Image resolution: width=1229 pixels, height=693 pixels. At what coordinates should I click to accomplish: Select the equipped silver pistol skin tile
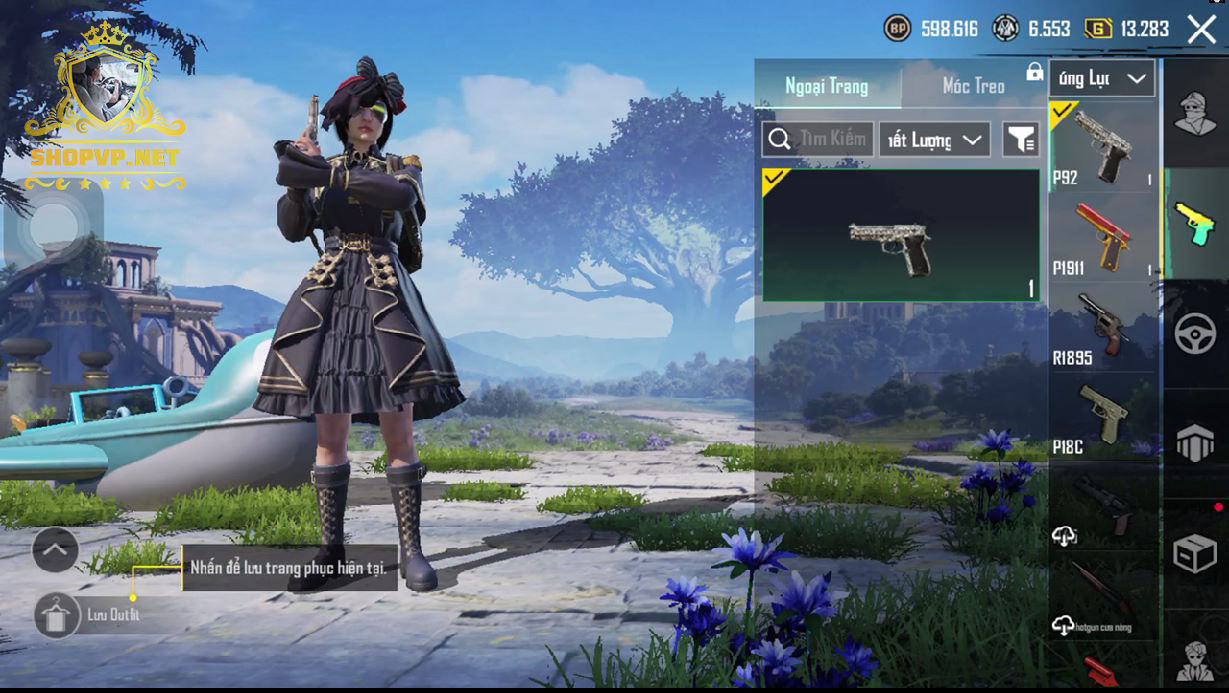(x=900, y=236)
